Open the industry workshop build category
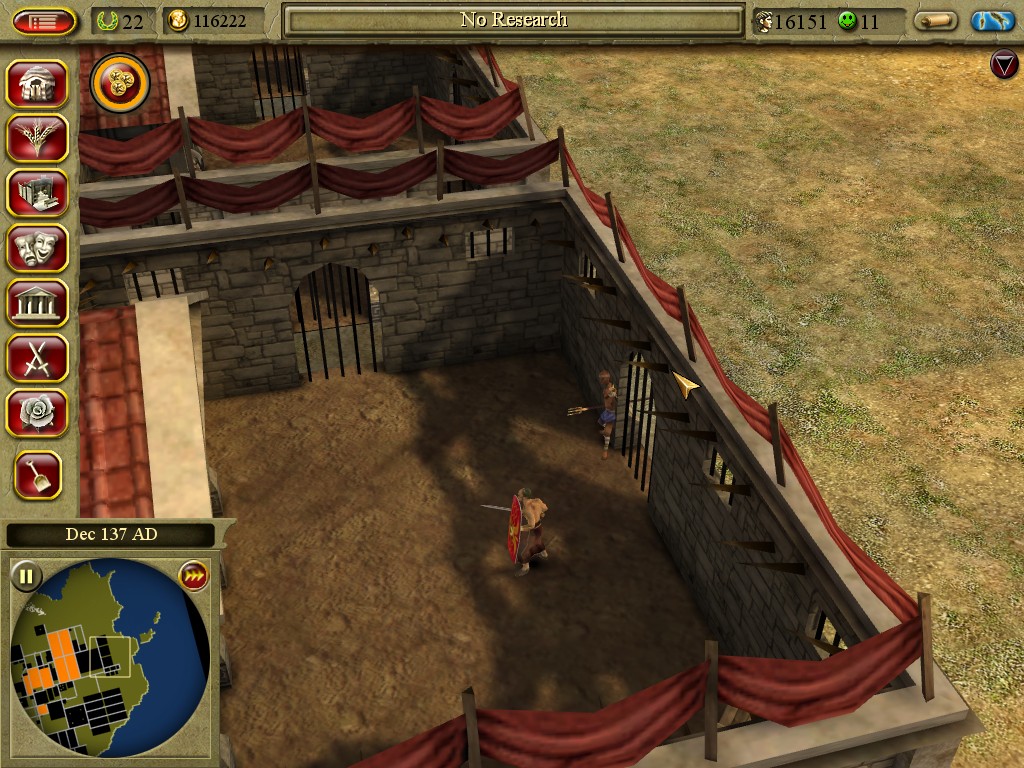Image resolution: width=1024 pixels, height=768 pixels. coord(37,193)
